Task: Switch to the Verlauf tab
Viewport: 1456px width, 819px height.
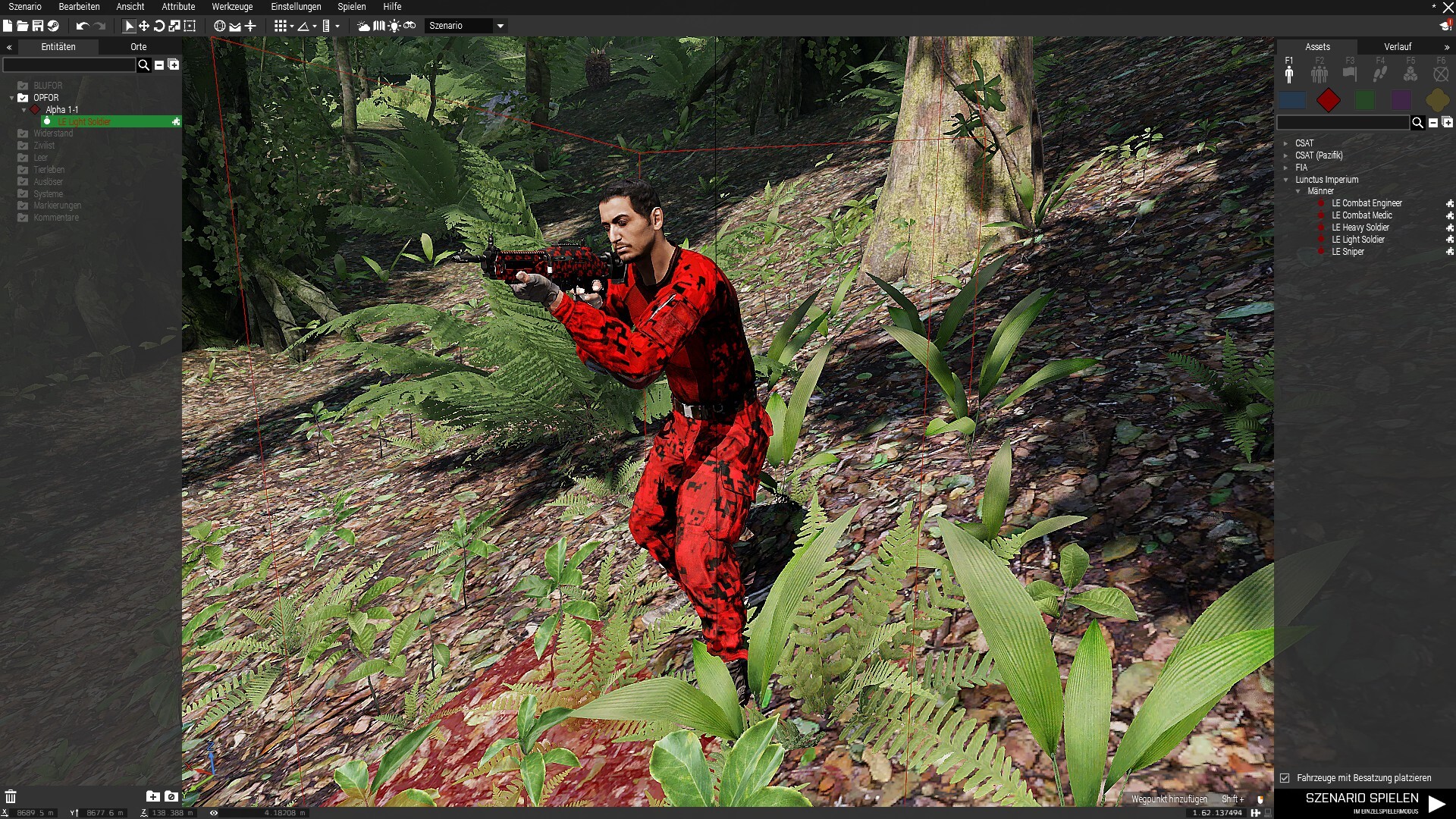Action: click(x=1398, y=47)
